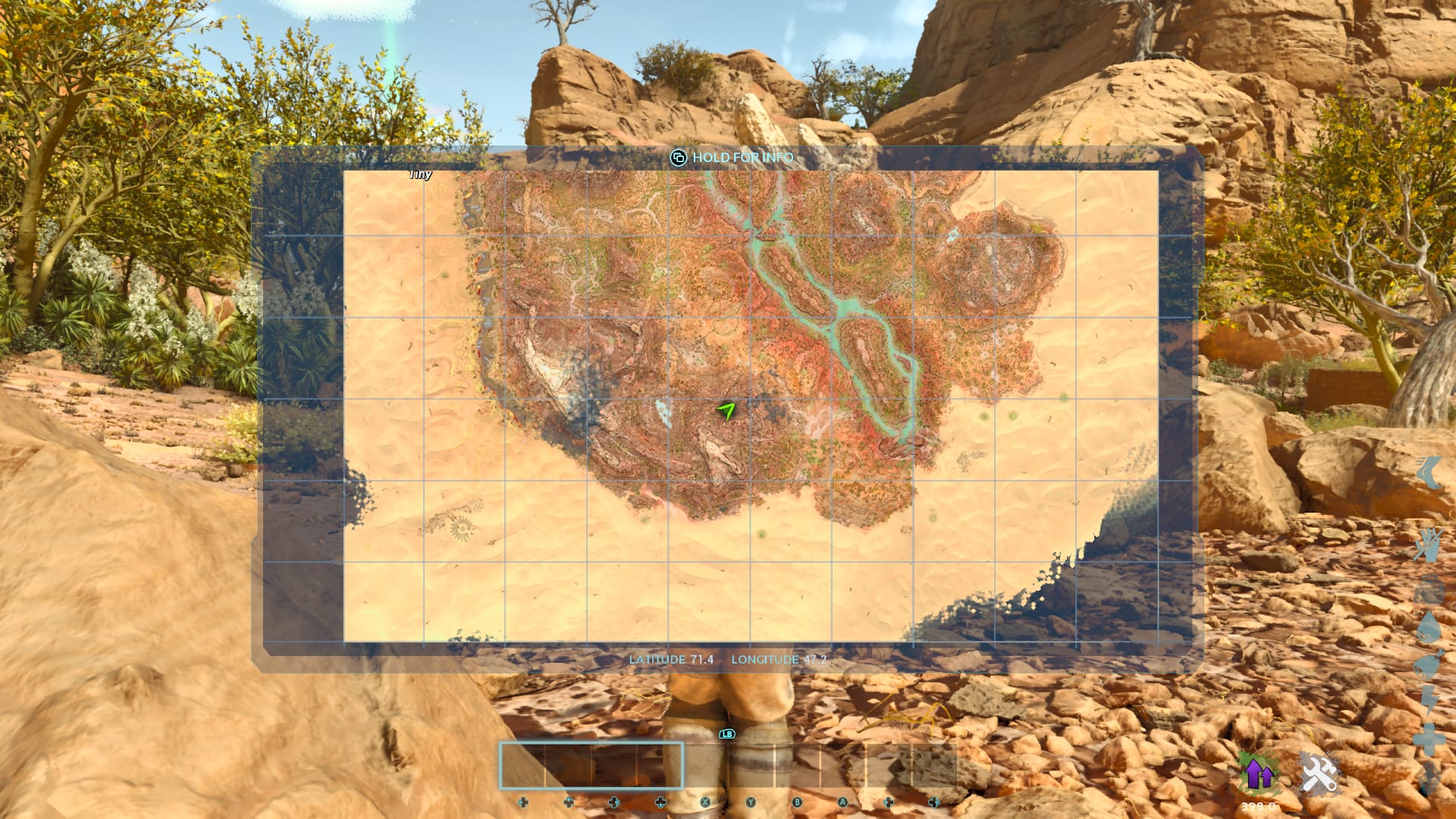Click the Tiny label on the map

point(422,174)
